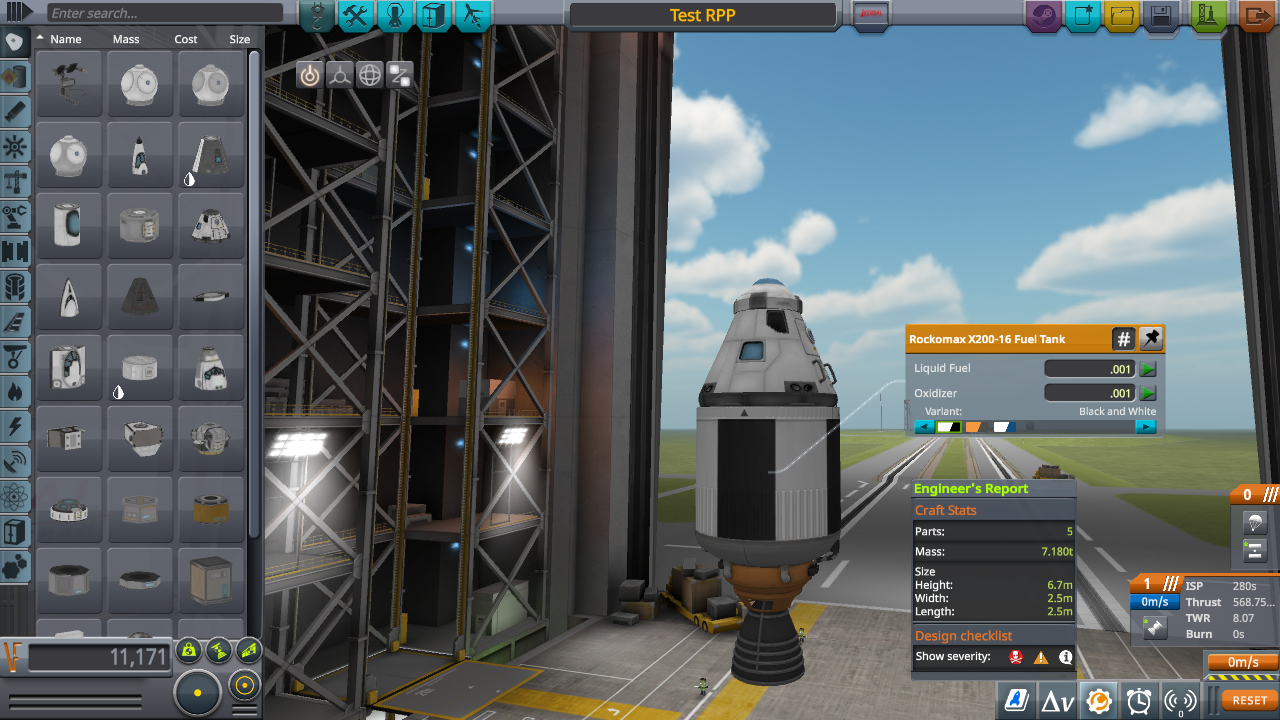Click the orange RESET staging button
Screen dimensions: 1280x720
1249,701
